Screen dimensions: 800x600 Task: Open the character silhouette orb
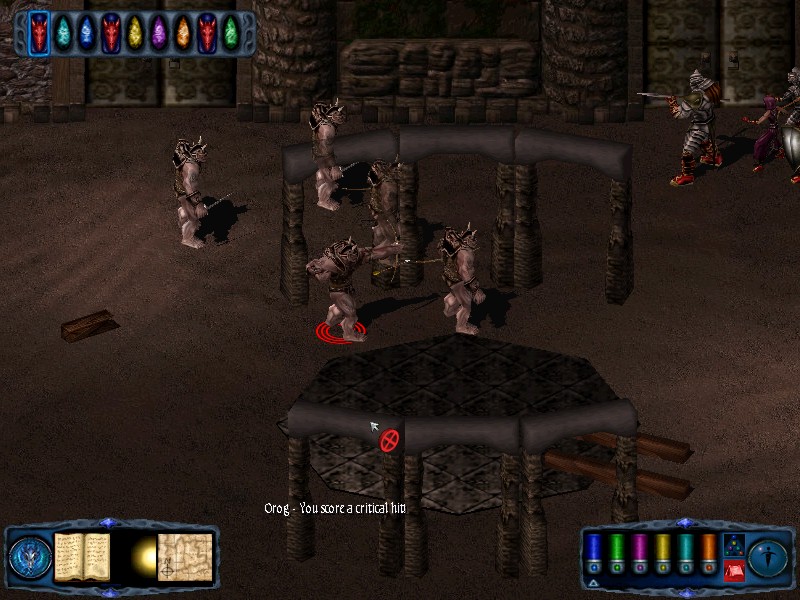click(769, 556)
